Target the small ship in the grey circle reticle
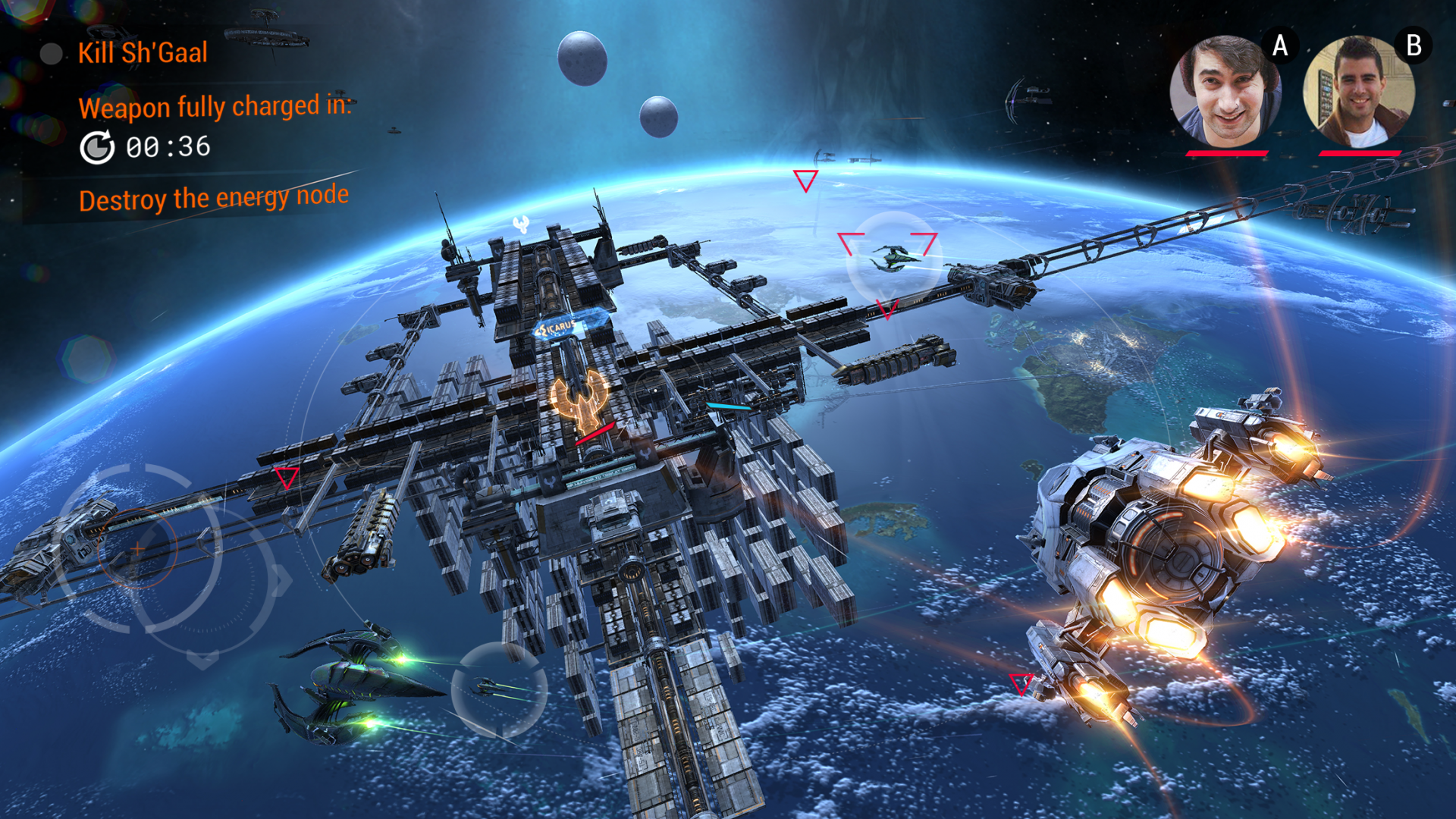Screen dimensions: 1456x819 click(498, 689)
